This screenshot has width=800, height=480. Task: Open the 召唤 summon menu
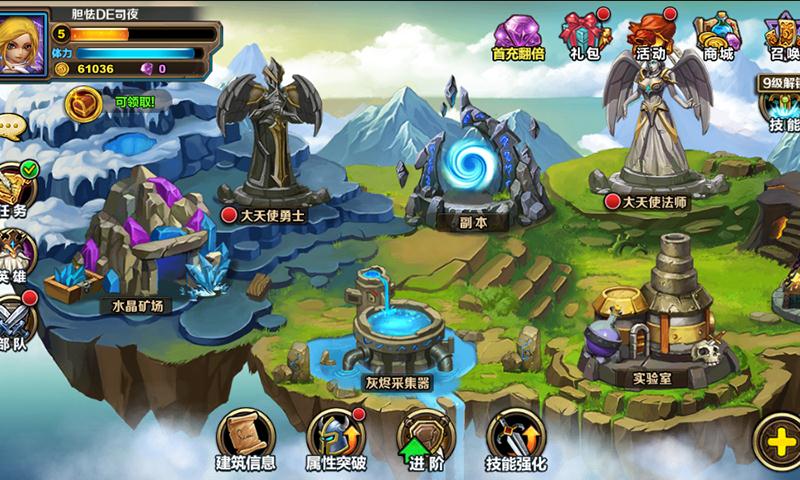[782, 35]
